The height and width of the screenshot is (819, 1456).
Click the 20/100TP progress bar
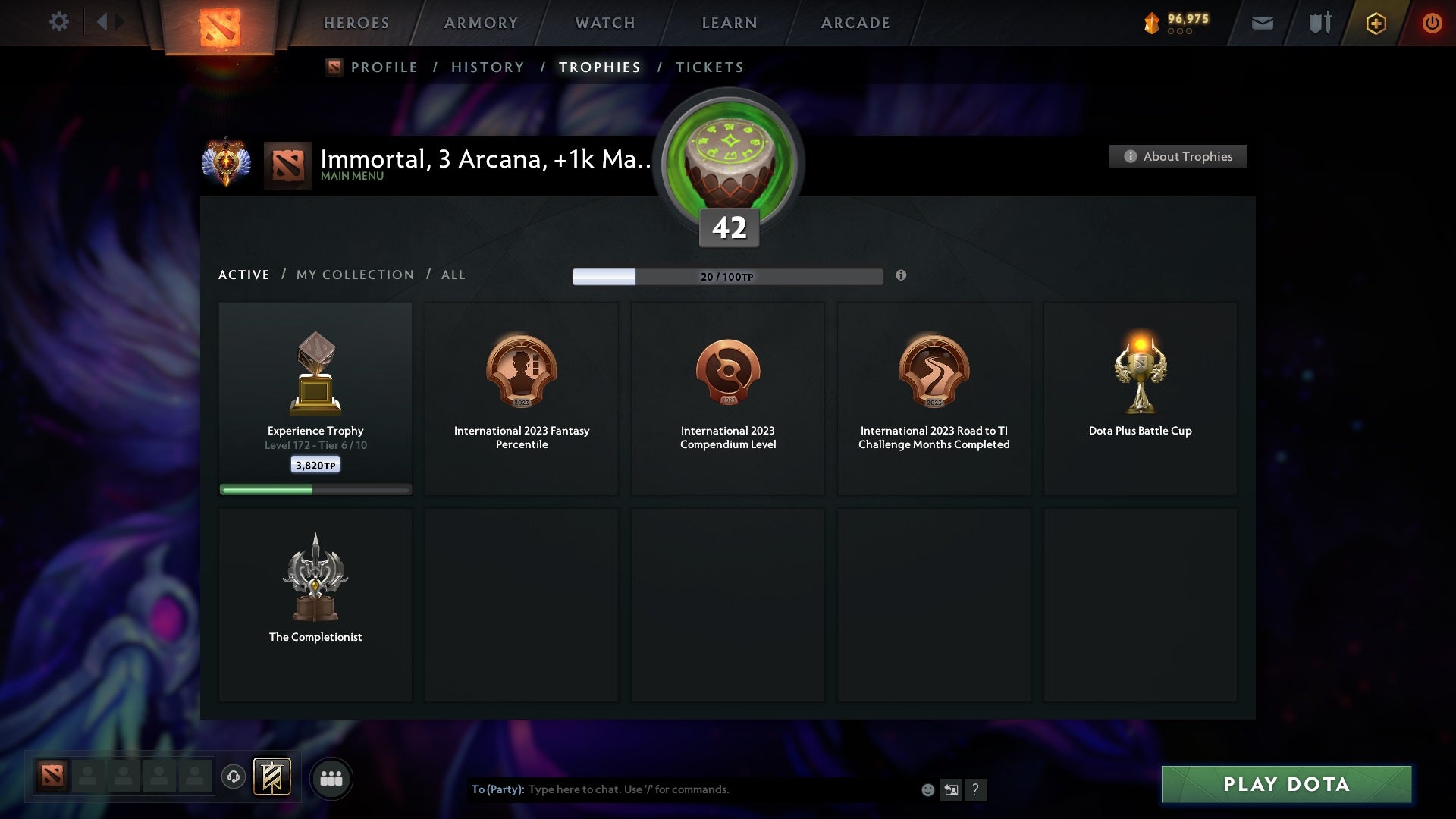(726, 276)
